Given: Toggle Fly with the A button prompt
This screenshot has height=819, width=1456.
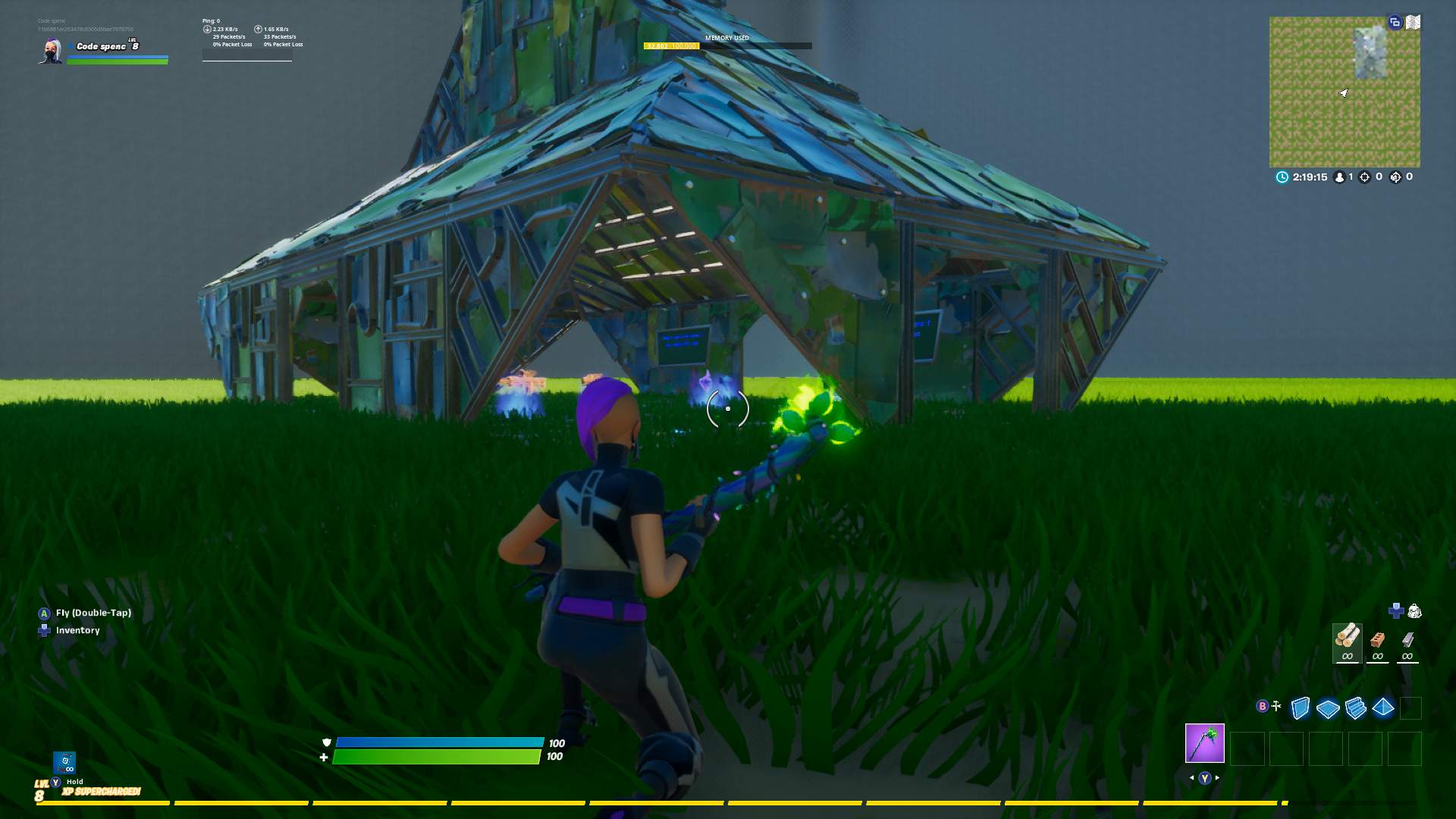Looking at the screenshot, I should click(43, 612).
